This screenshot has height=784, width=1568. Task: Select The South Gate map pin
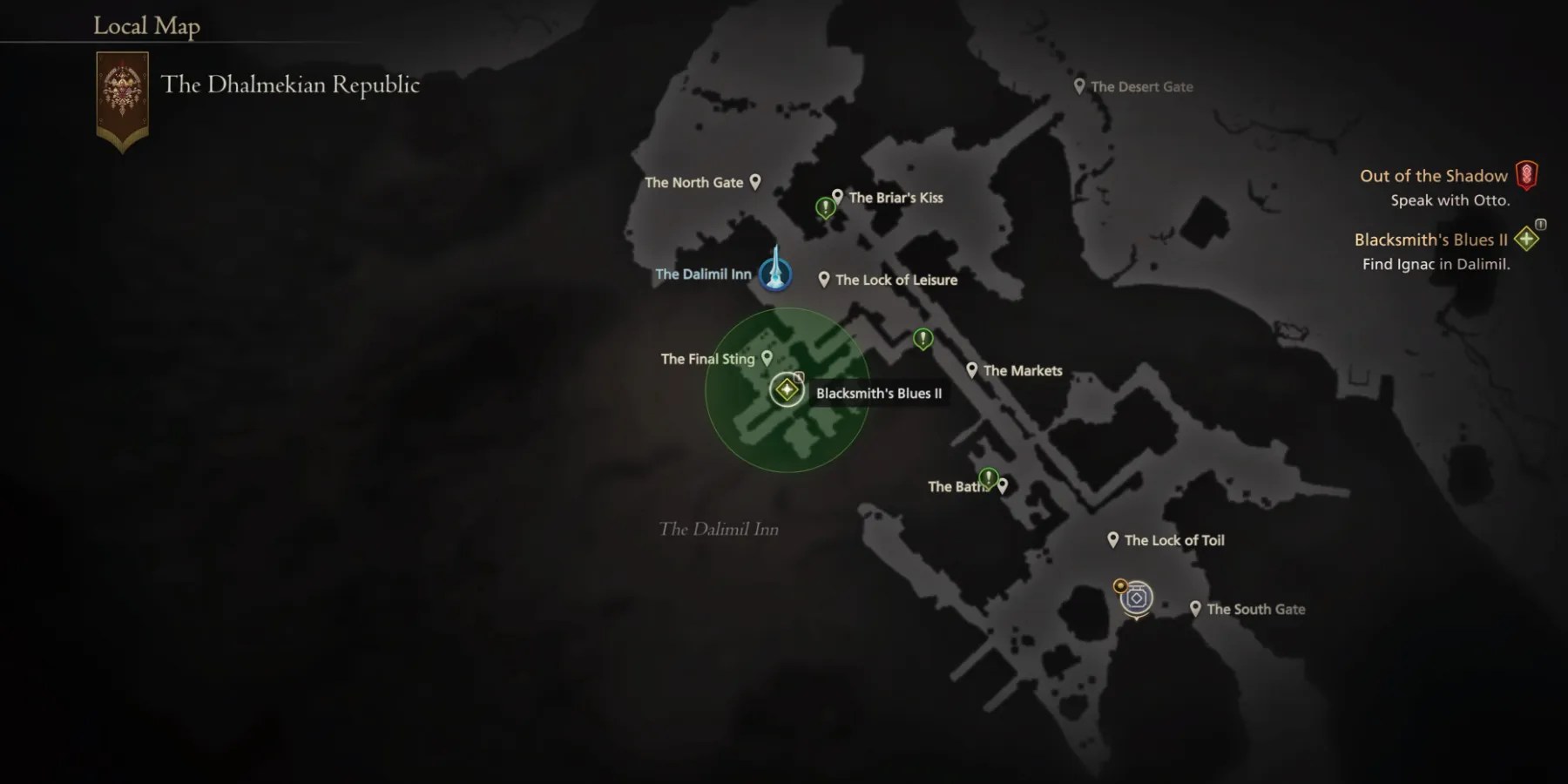pos(1194,607)
